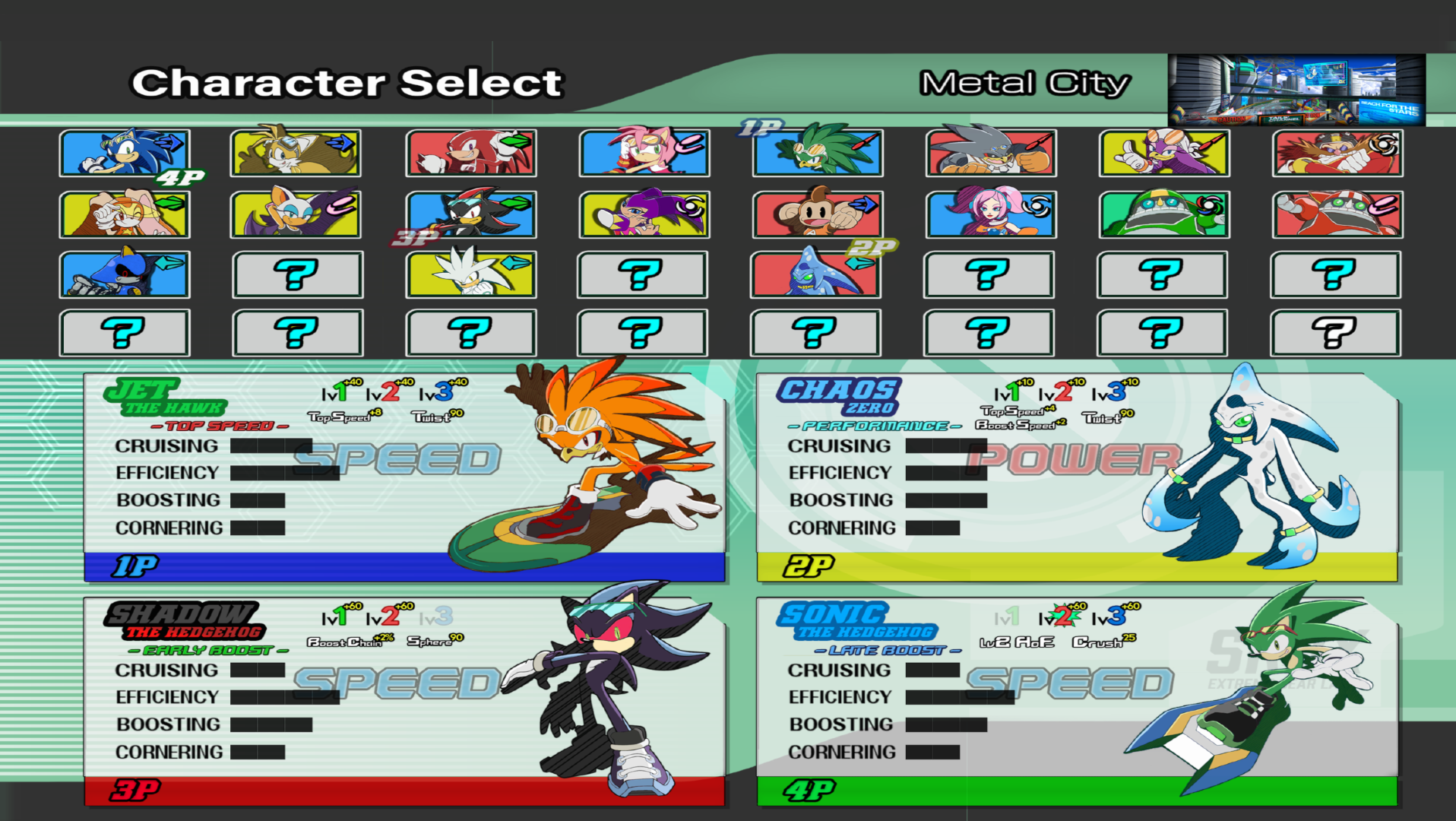
Task: Select Cream the Rabbit's portrait
Action: click(x=125, y=214)
